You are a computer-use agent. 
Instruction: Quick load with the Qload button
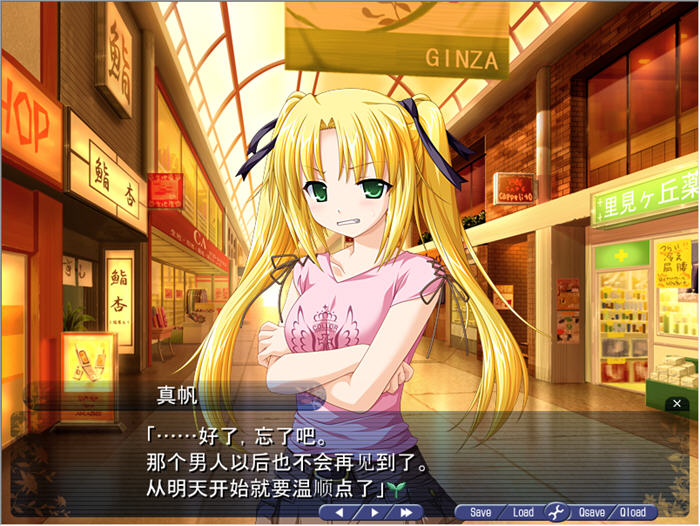tap(633, 512)
